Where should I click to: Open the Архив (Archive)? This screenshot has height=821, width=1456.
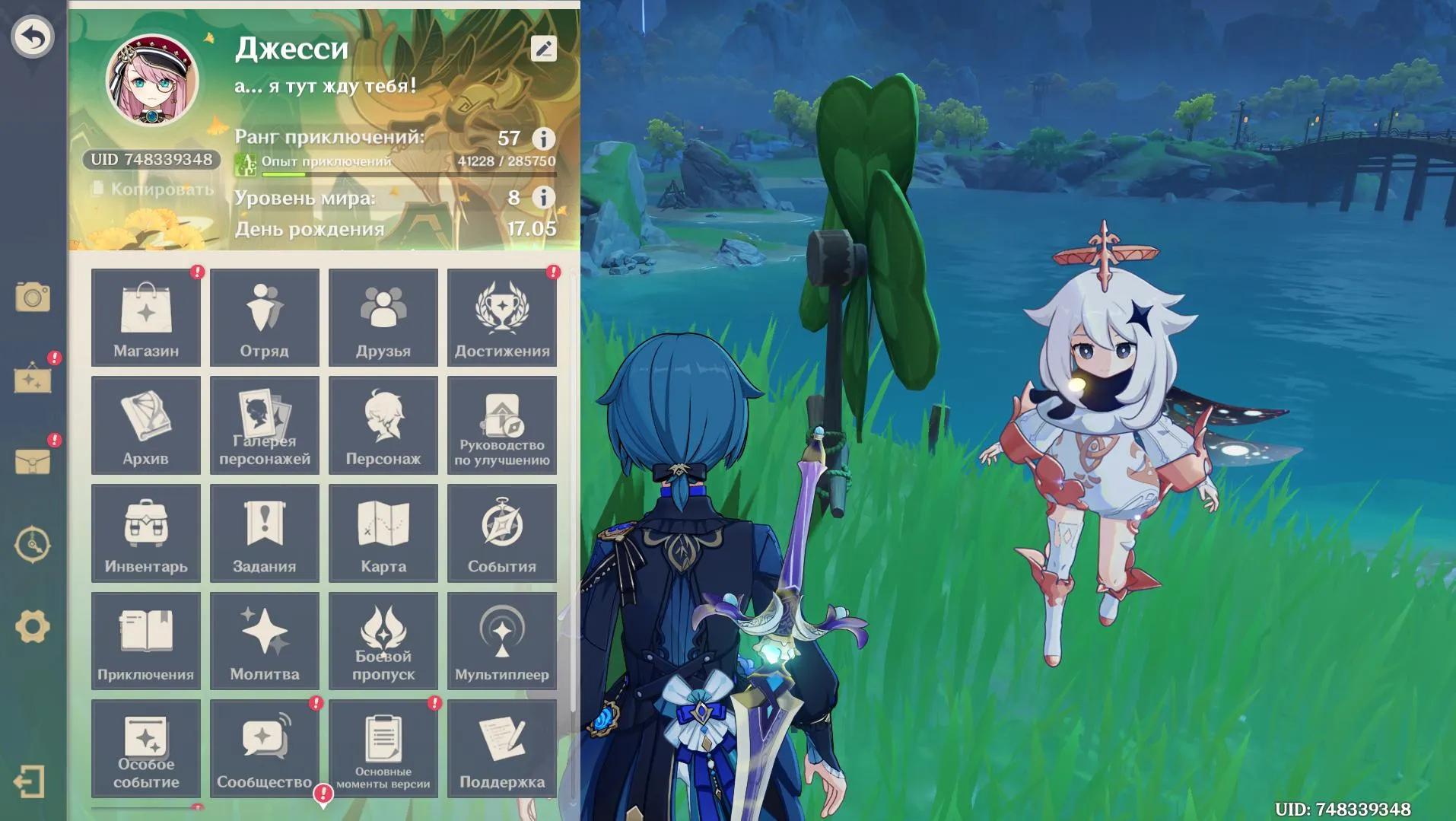tap(145, 425)
